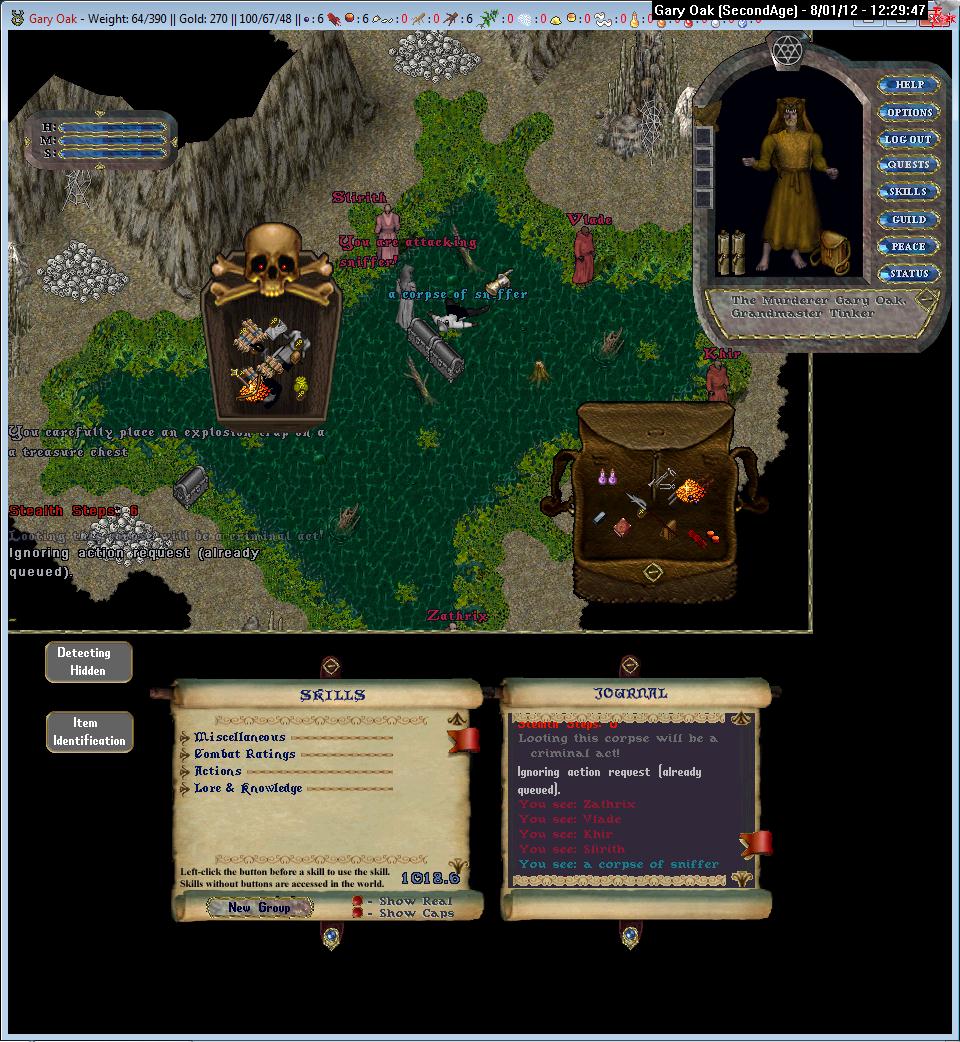
Task: Open the backpack icon on the paperdoll
Action: click(x=830, y=250)
